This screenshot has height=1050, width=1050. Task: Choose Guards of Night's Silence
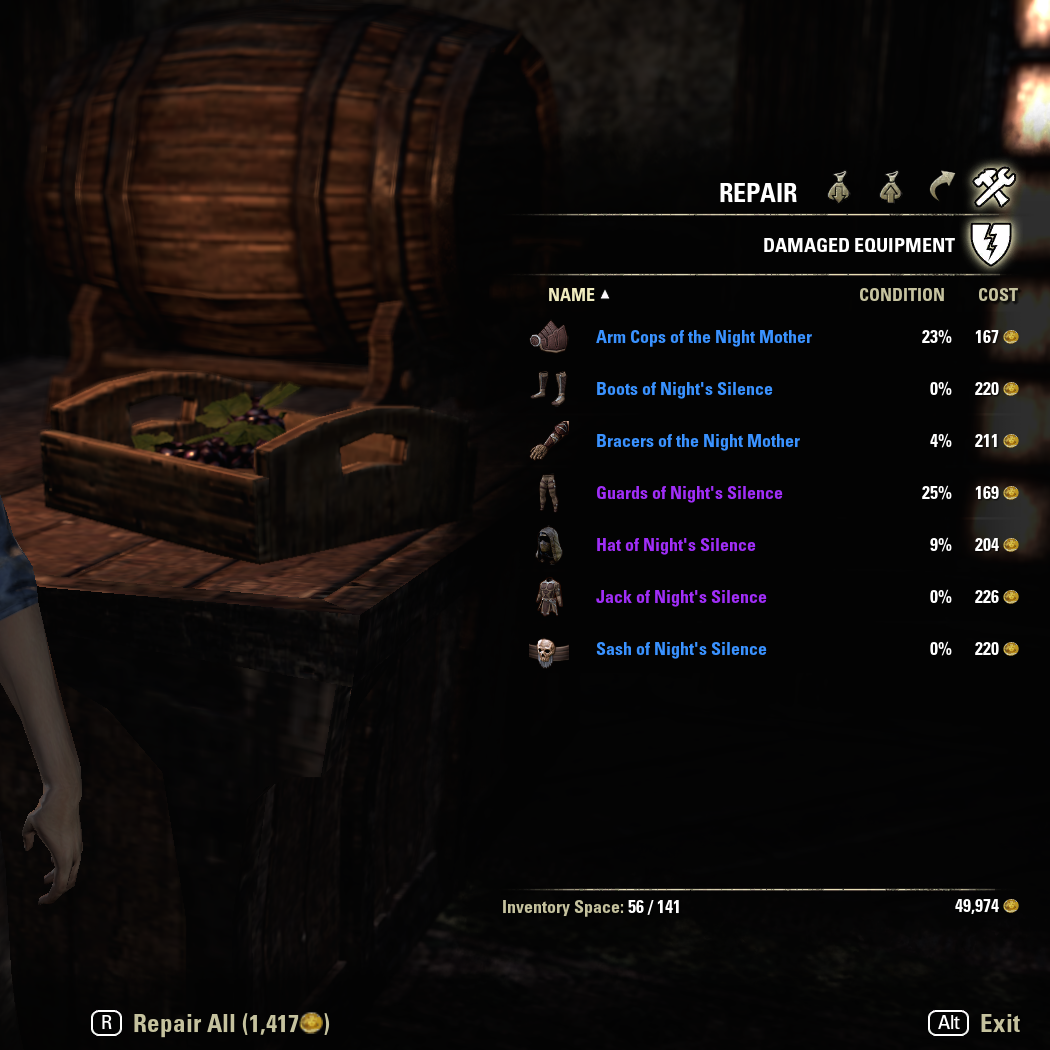click(689, 493)
